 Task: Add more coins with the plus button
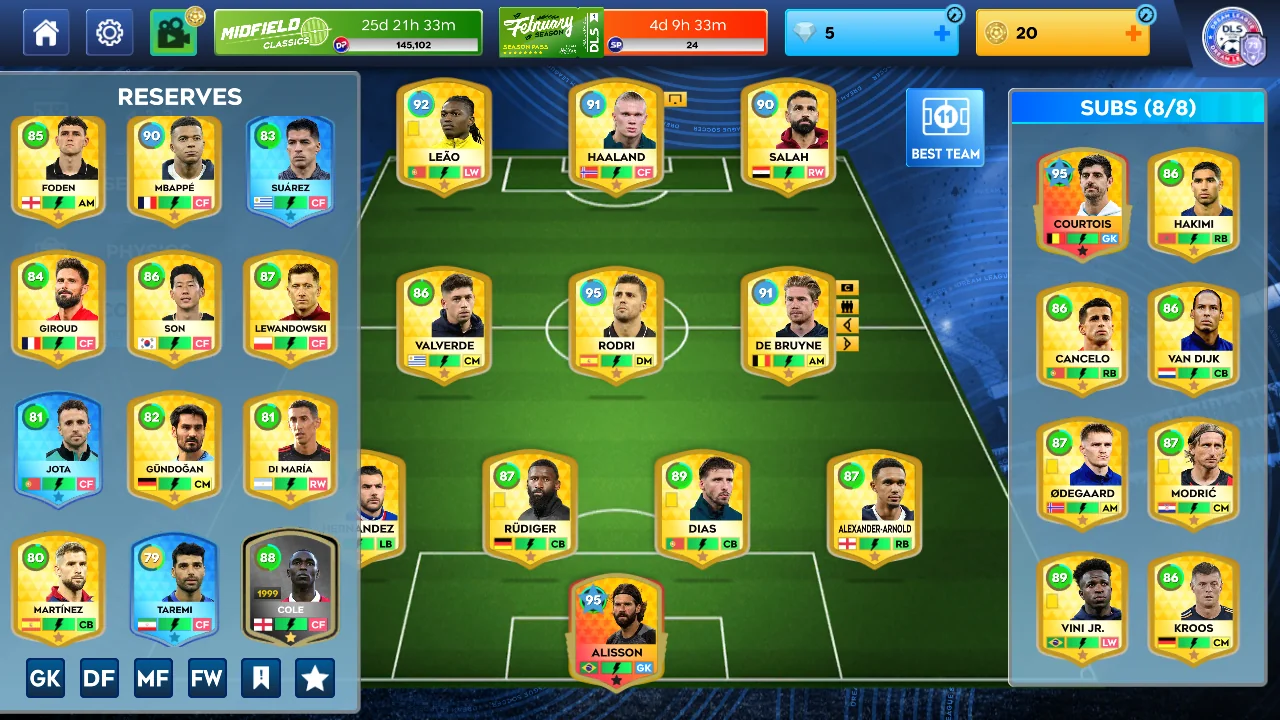point(1133,33)
